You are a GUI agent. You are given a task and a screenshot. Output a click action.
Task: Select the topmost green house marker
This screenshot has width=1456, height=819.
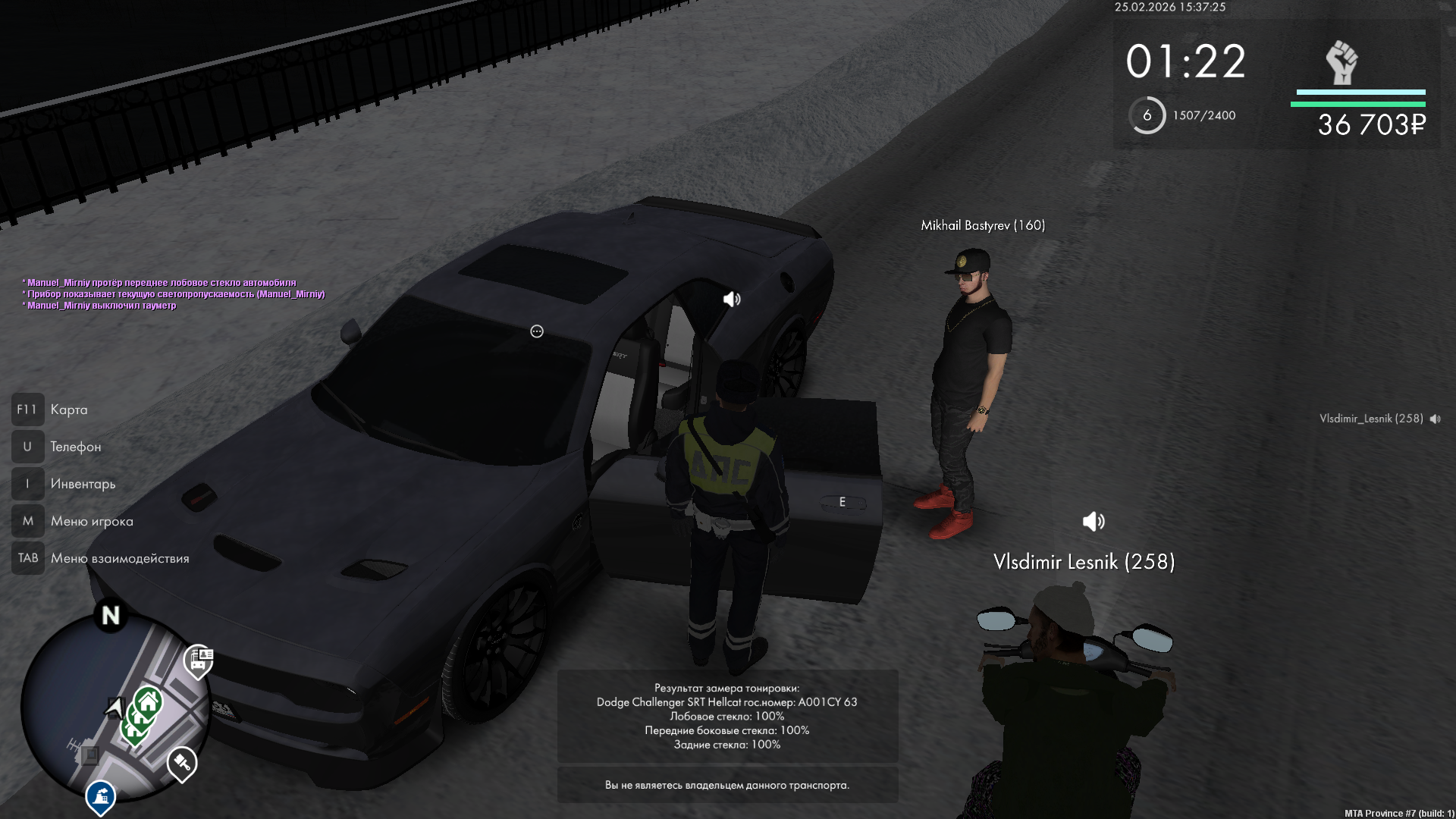click(149, 703)
